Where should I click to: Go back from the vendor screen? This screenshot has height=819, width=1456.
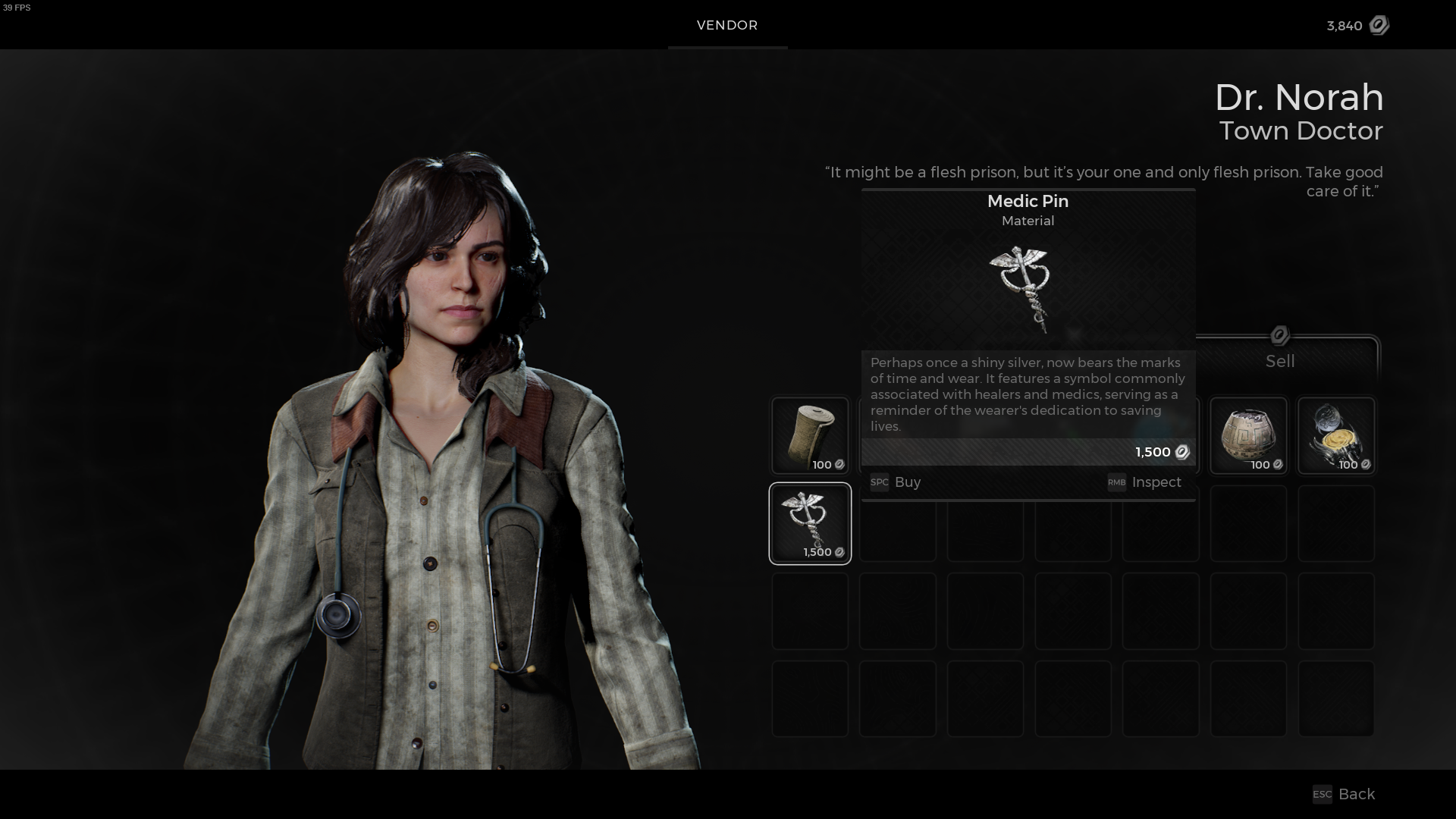[1345, 794]
